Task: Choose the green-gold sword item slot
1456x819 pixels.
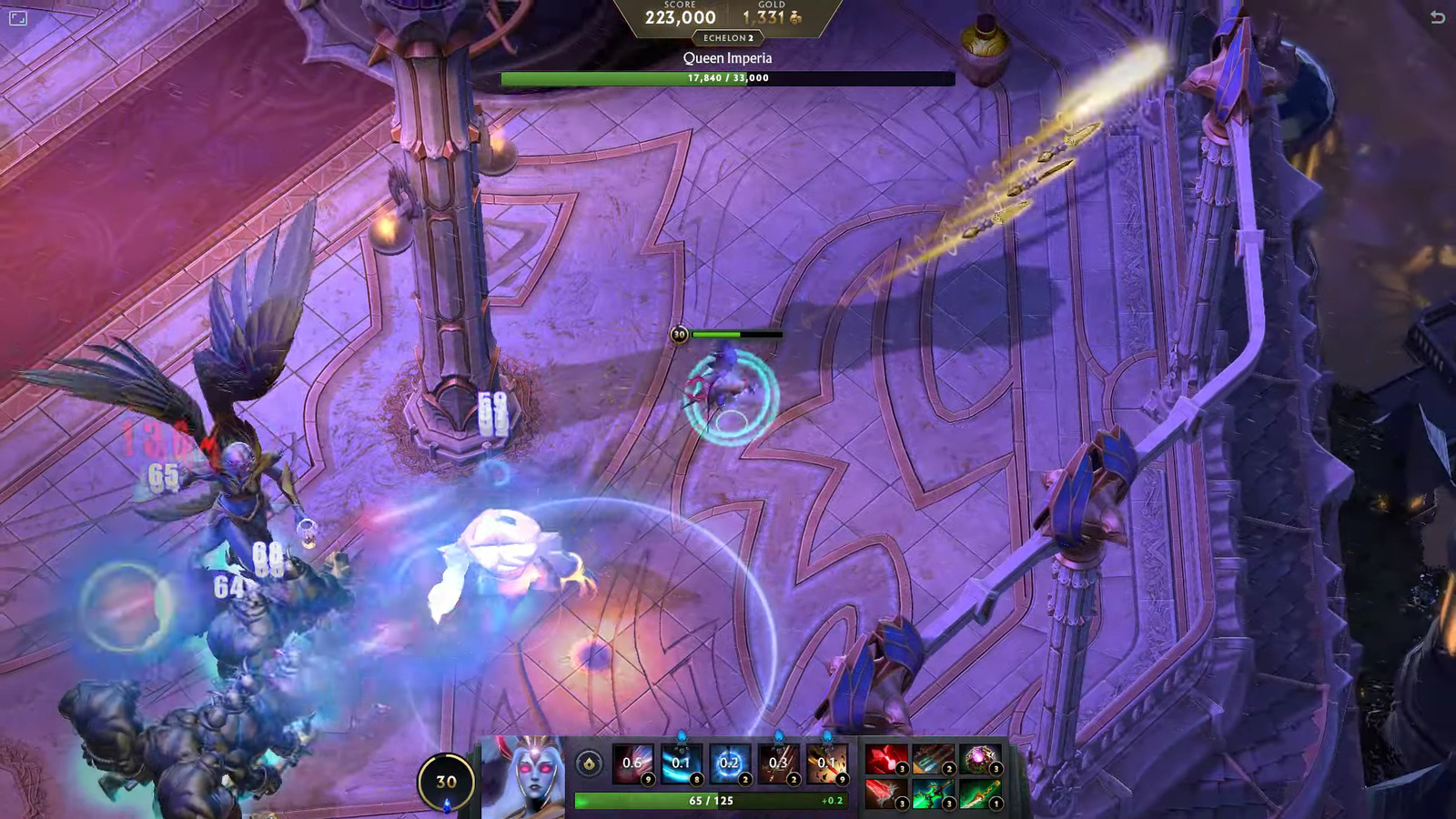Action: click(980, 794)
